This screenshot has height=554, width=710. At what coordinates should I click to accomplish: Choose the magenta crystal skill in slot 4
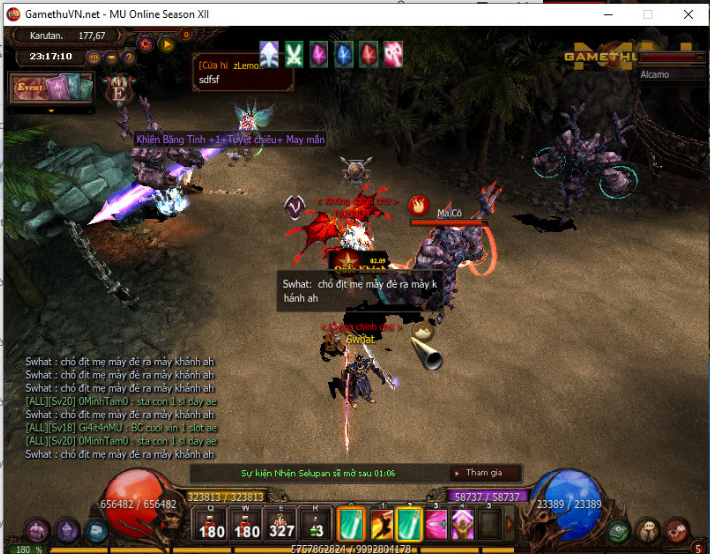[462, 524]
